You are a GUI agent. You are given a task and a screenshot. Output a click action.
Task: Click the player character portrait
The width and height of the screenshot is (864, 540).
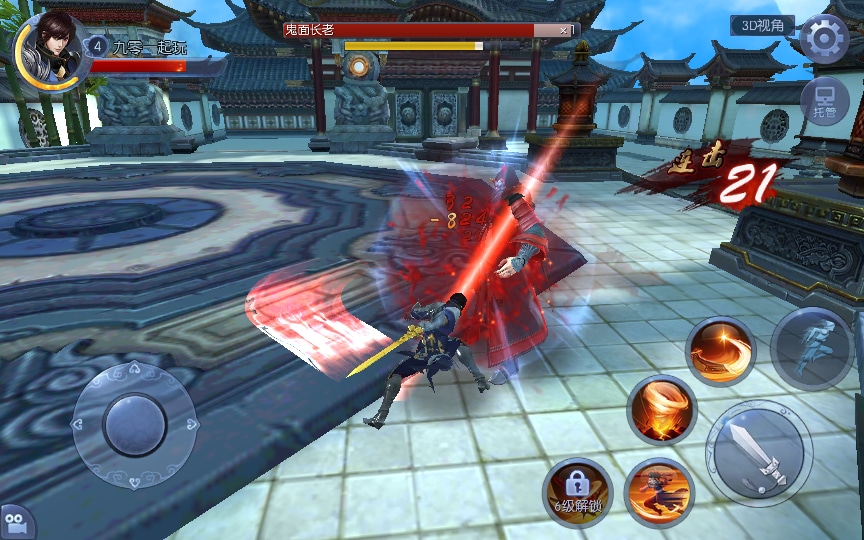pos(50,48)
